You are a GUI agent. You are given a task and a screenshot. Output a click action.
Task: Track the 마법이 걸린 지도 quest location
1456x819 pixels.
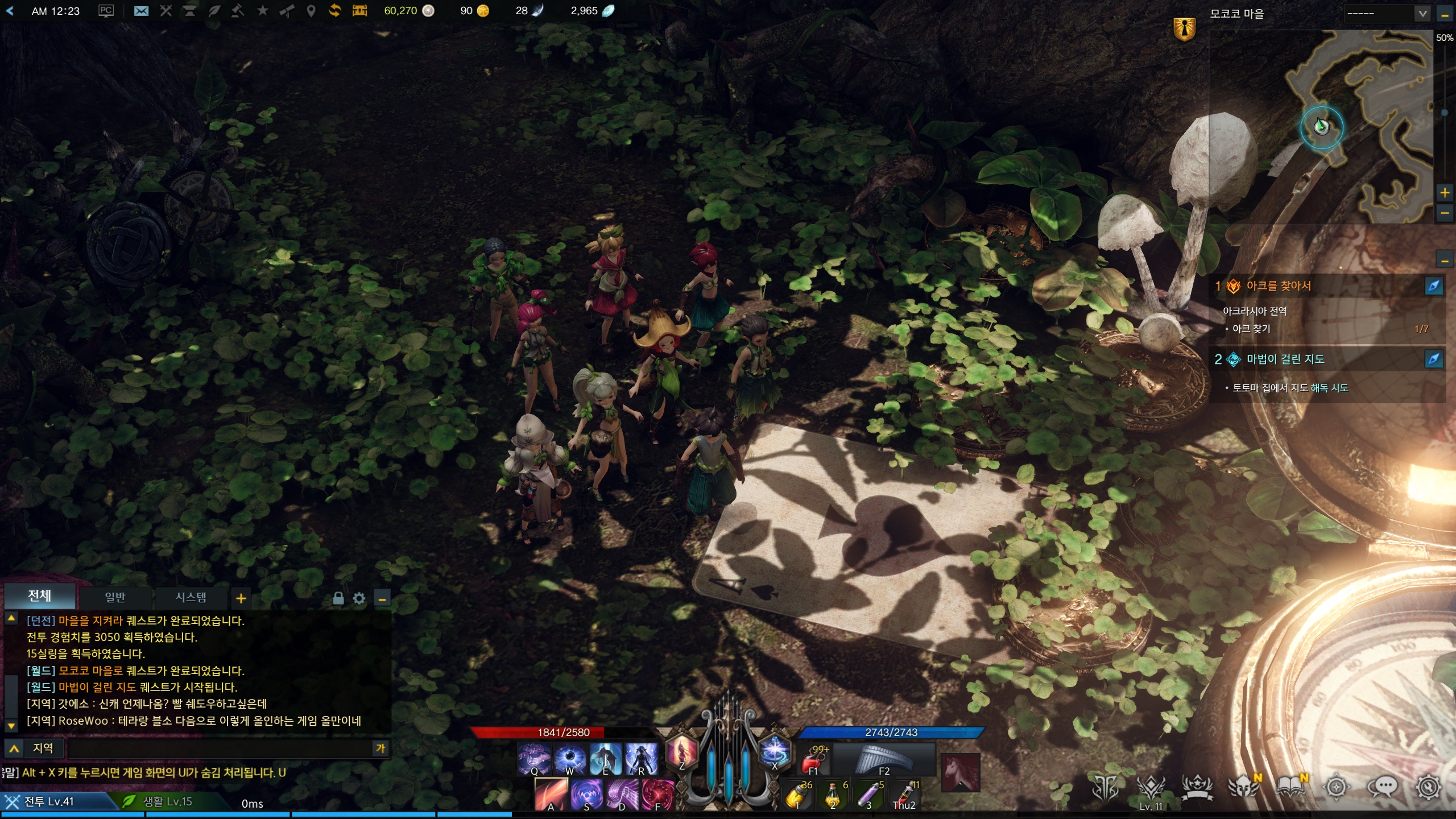pyautogui.click(x=1433, y=359)
